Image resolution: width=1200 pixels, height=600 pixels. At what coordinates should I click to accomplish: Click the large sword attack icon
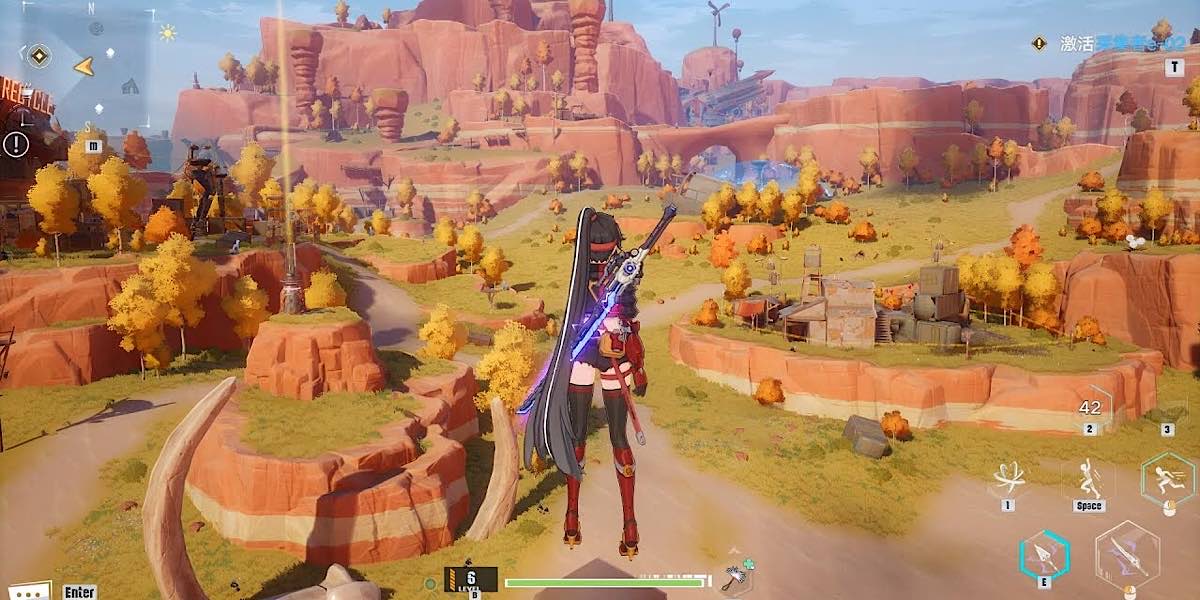[1127, 555]
